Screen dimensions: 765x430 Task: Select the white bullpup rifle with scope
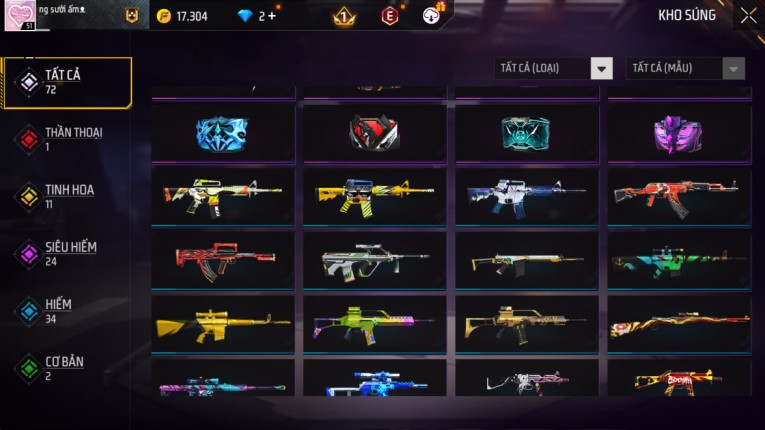(x=374, y=261)
